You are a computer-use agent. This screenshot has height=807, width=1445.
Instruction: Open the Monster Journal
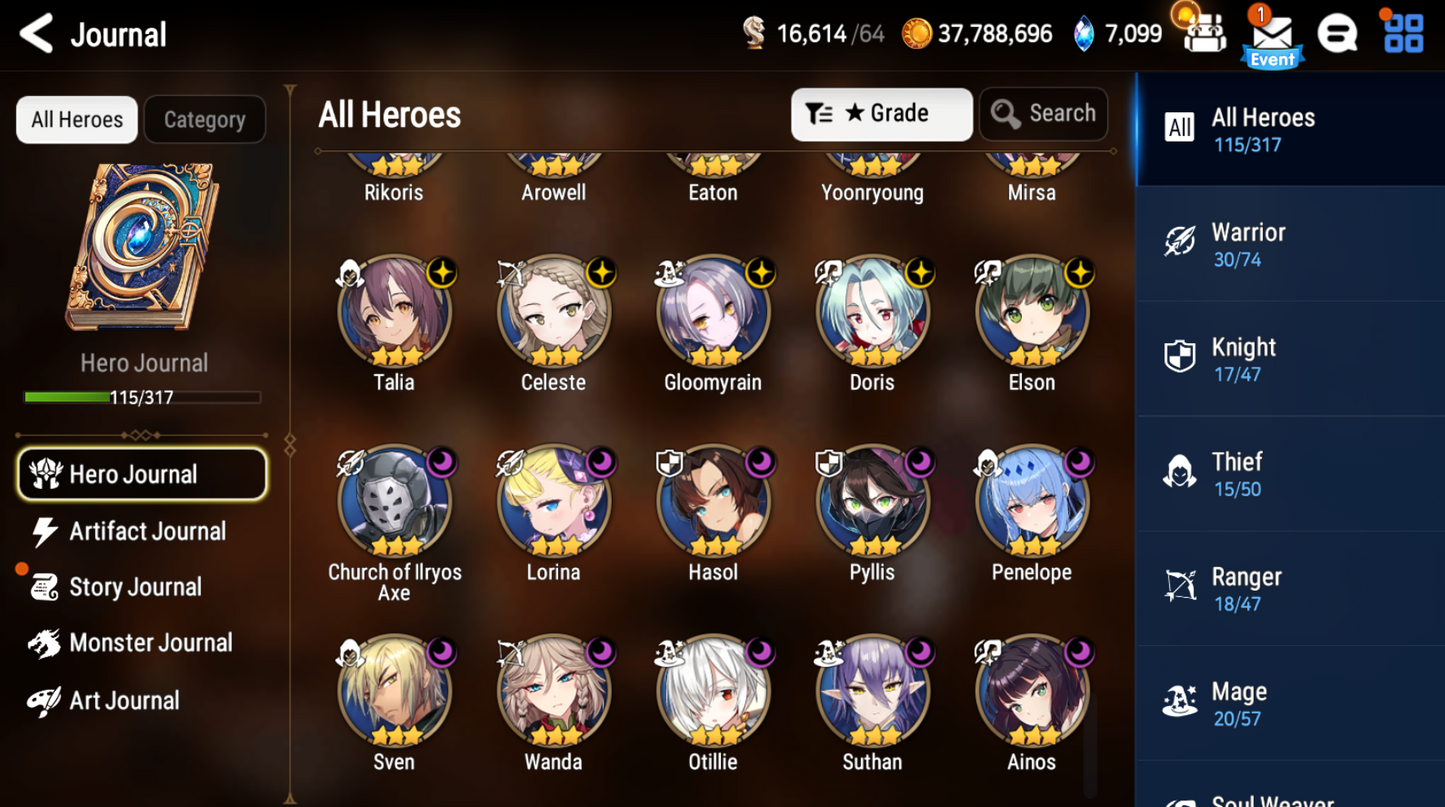(148, 643)
